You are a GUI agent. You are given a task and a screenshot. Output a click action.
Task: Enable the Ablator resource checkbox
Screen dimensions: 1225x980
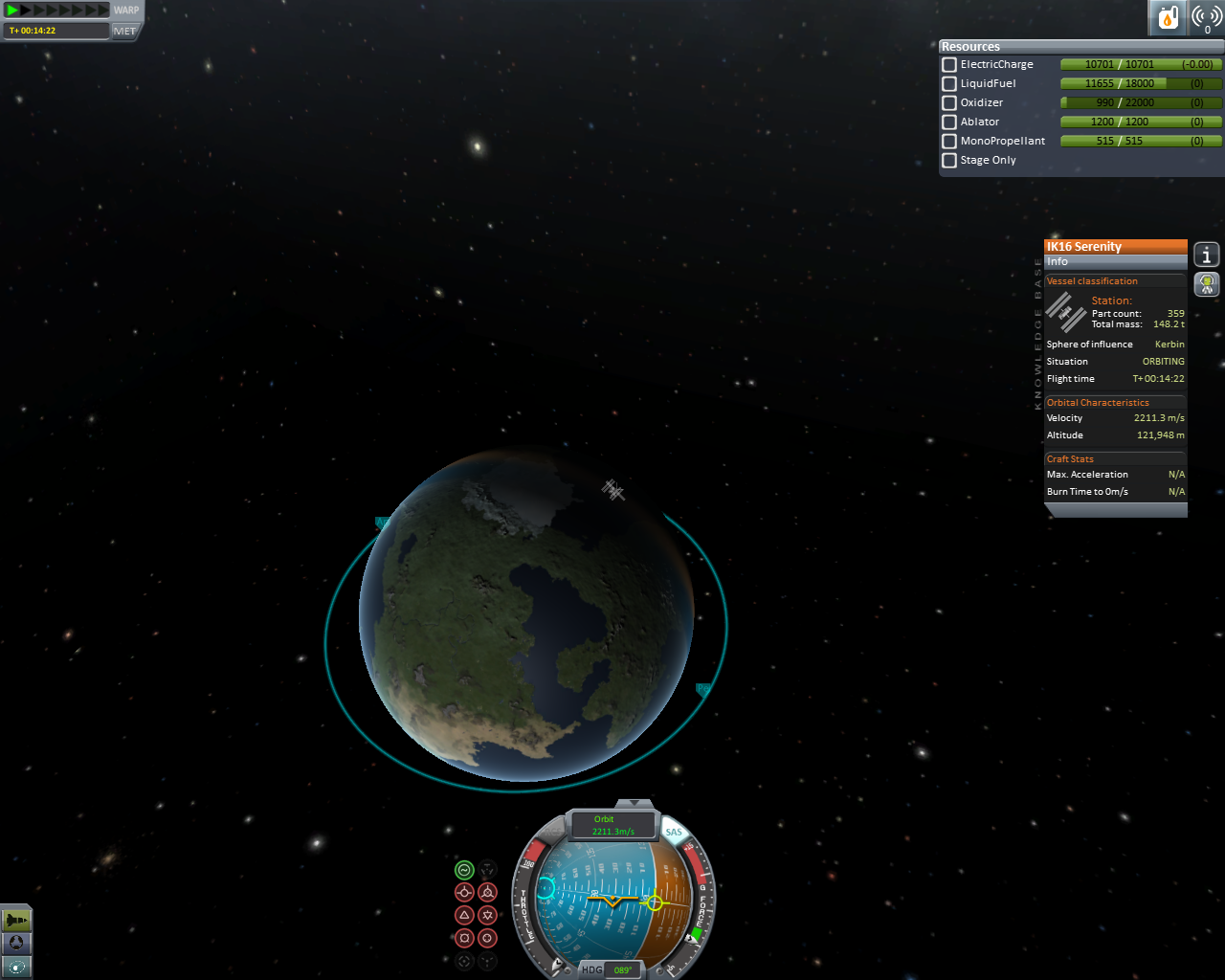point(949,122)
